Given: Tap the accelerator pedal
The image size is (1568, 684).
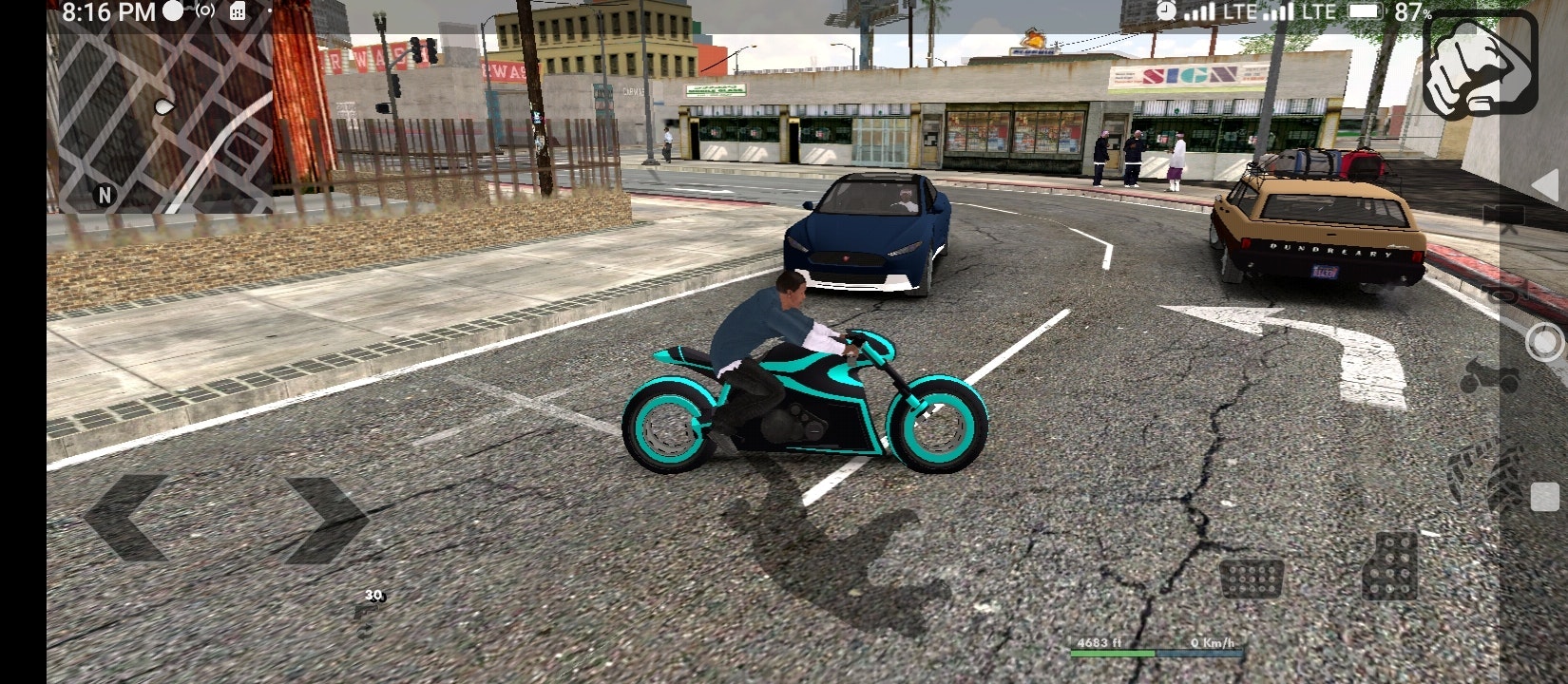Looking at the screenshot, I should coord(1389,565).
